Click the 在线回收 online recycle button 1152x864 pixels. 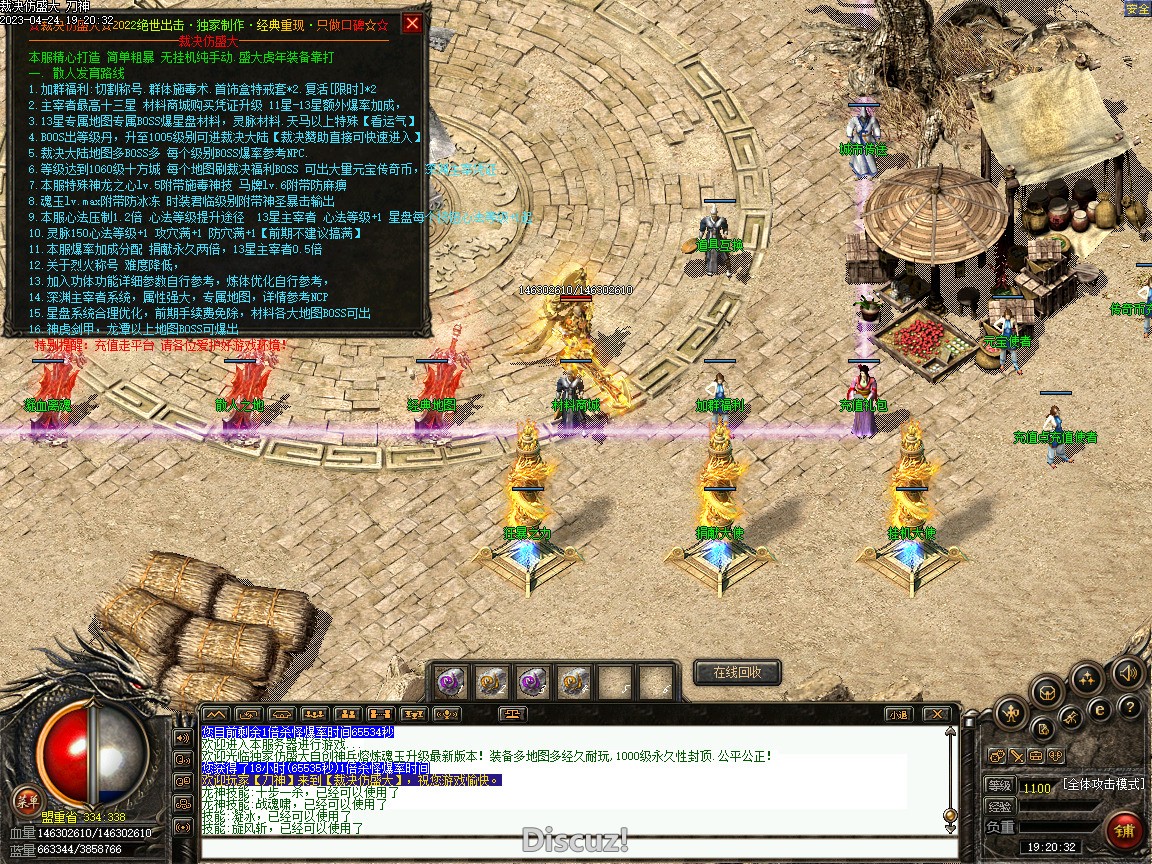click(x=737, y=672)
